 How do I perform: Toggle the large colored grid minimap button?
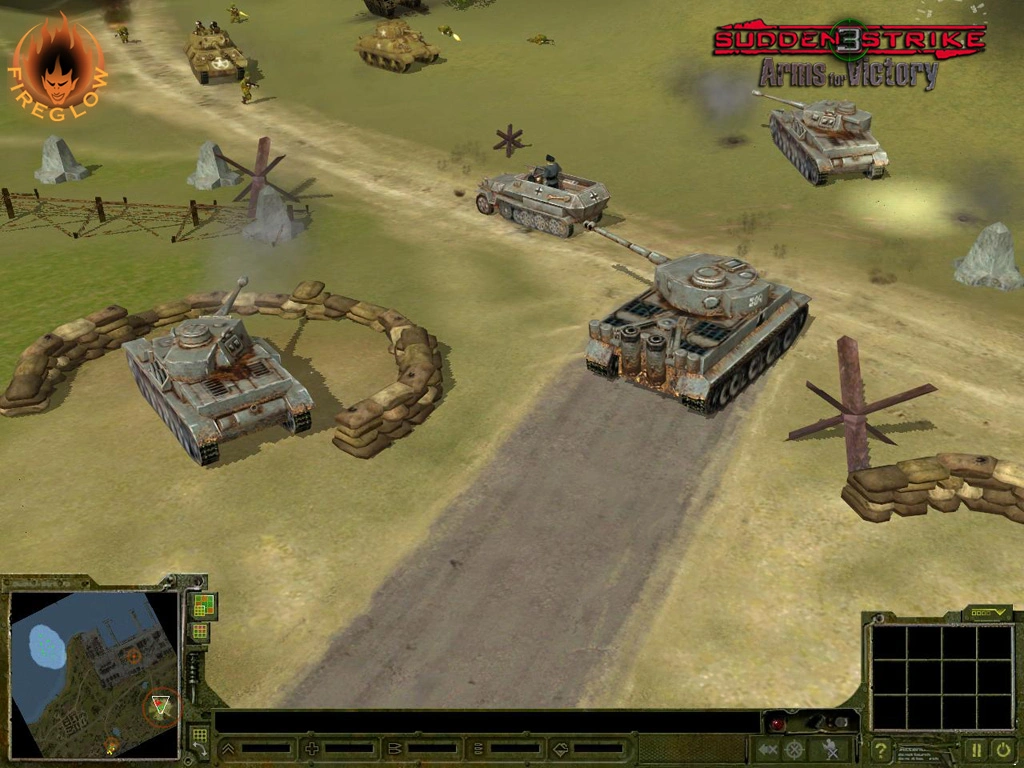[203, 605]
